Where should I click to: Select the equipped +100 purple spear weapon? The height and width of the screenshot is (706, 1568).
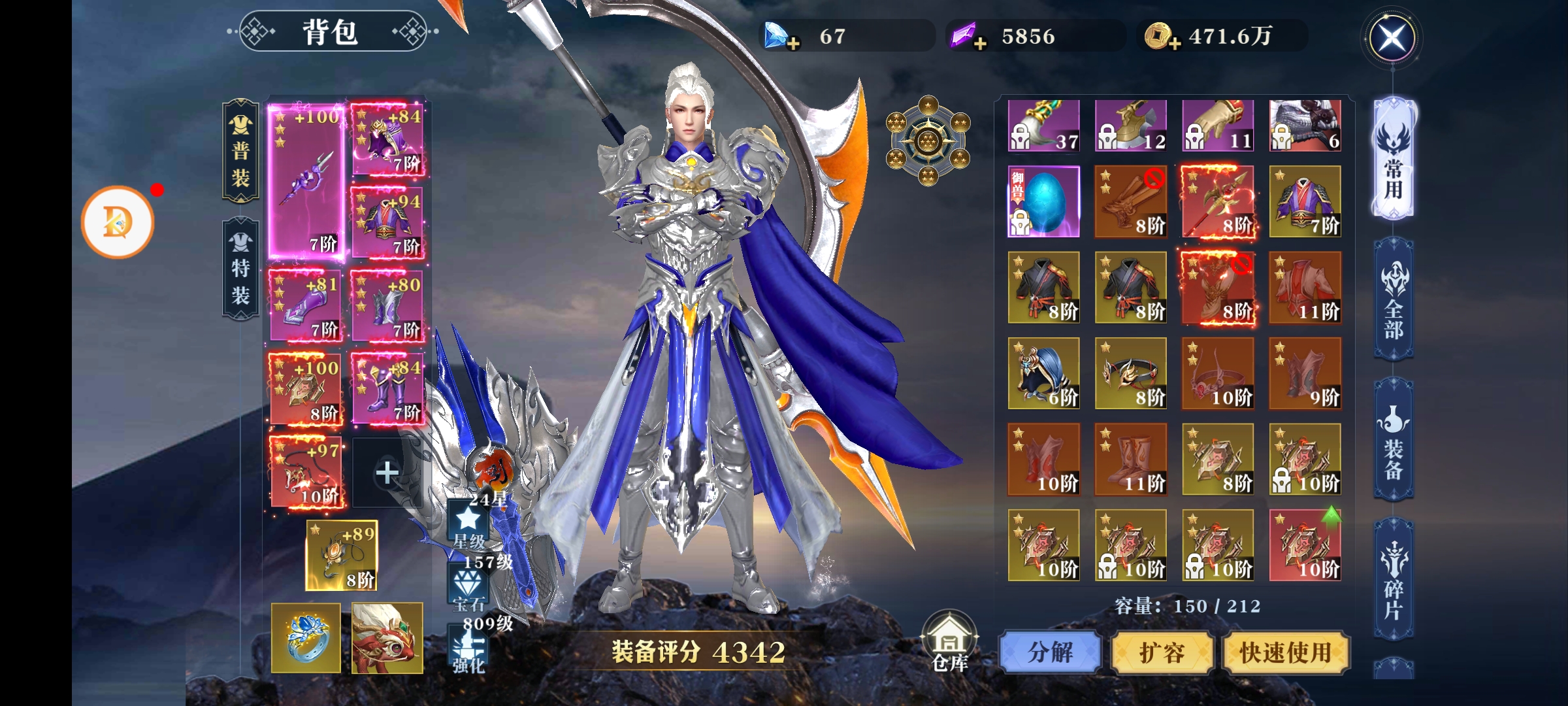pyautogui.click(x=306, y=182)
